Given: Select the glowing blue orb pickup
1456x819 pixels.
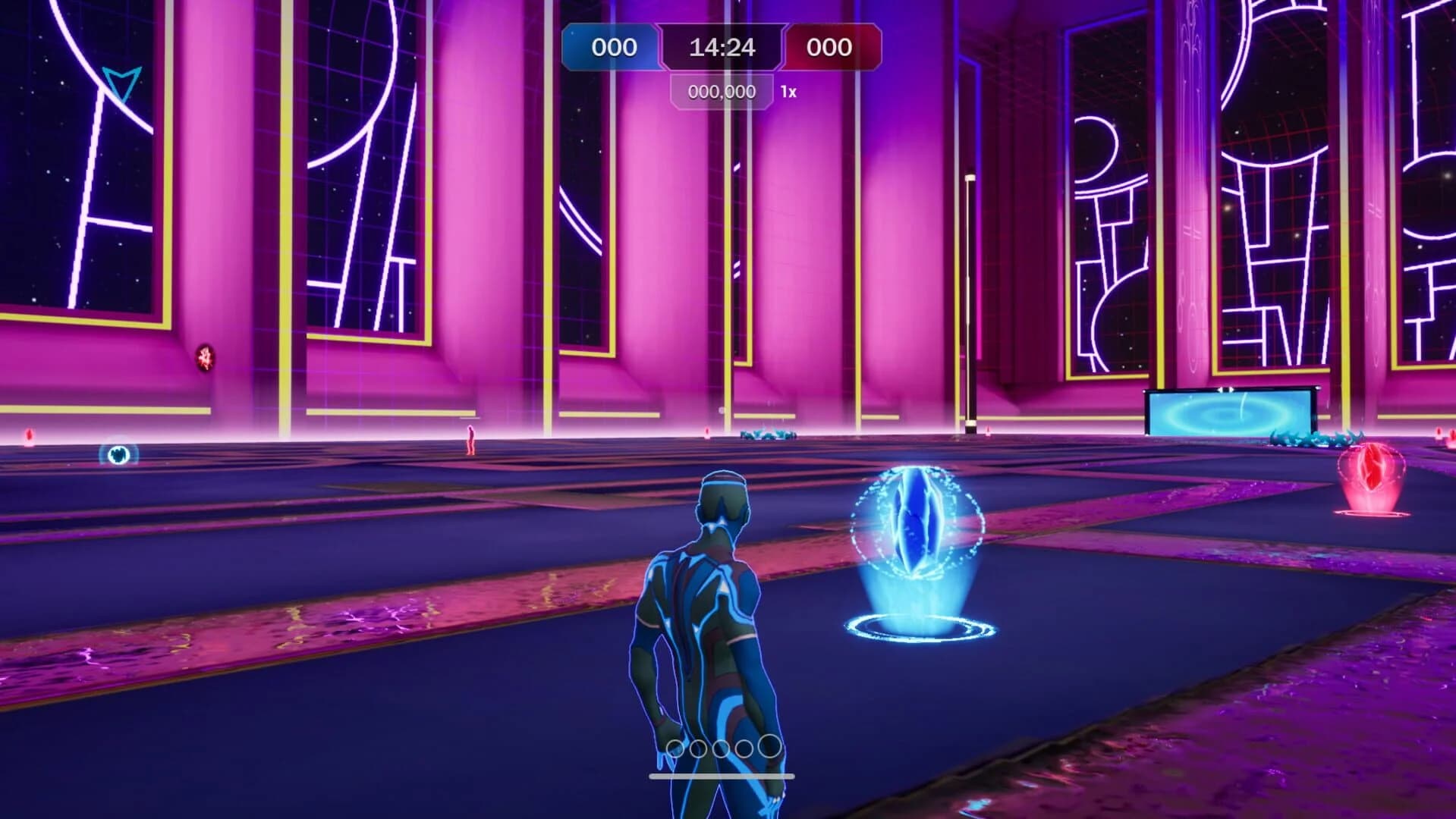Looking at the screenshot, I should point(916,523).
